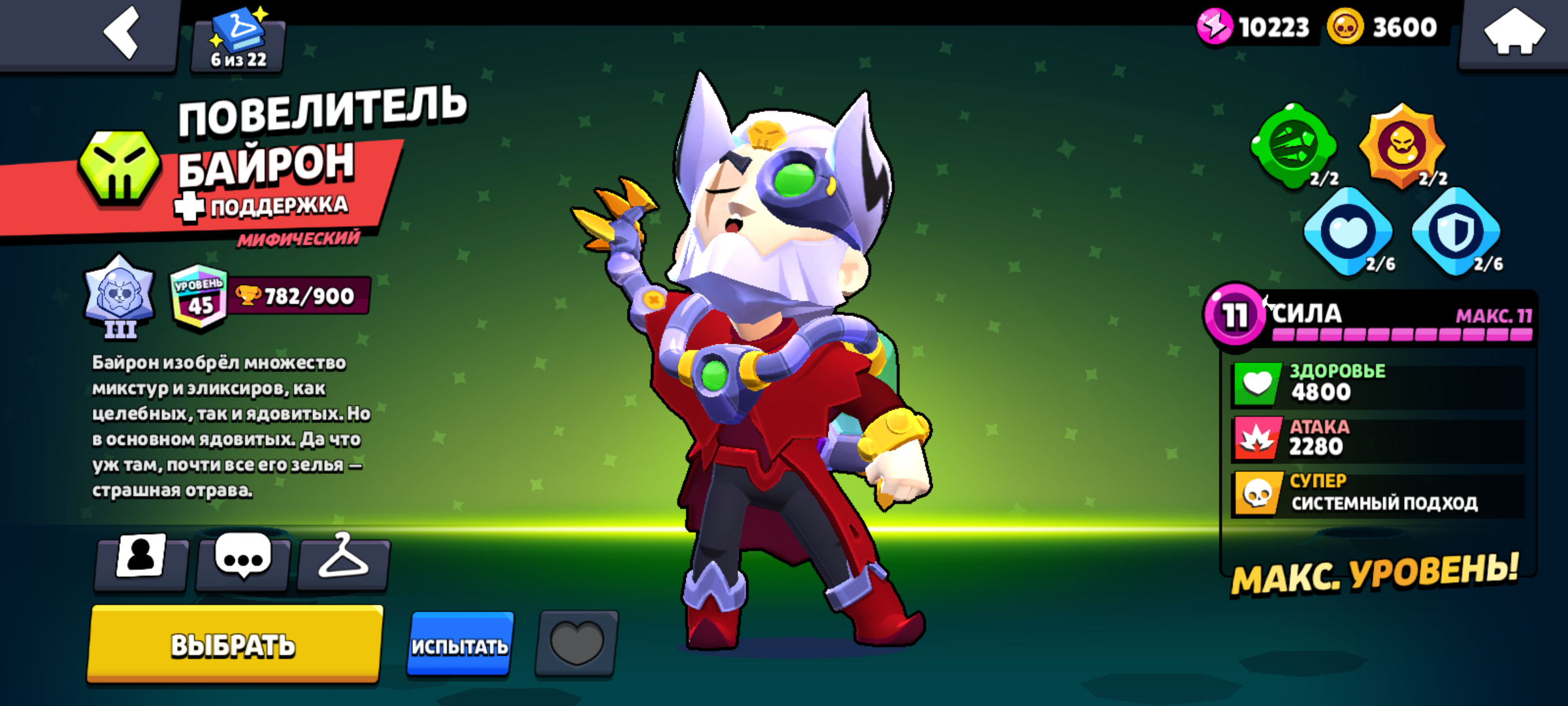The width and height of the screenshot is (1568, 706).
Task: Show the АТАКА attack stat details
Action: [x=1379, y=439]
